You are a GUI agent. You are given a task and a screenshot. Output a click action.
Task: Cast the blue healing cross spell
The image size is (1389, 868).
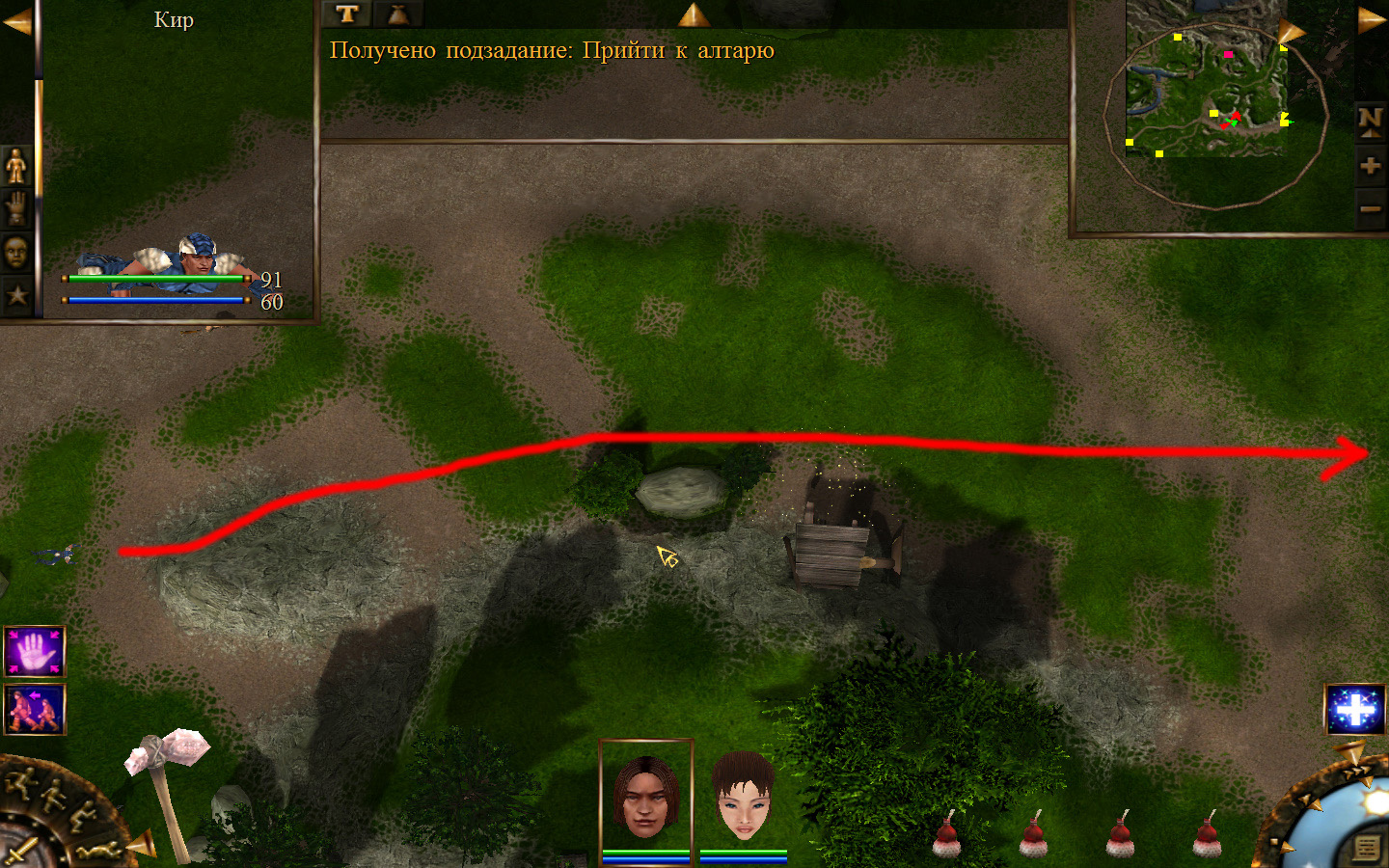(x=1354, y=710)
